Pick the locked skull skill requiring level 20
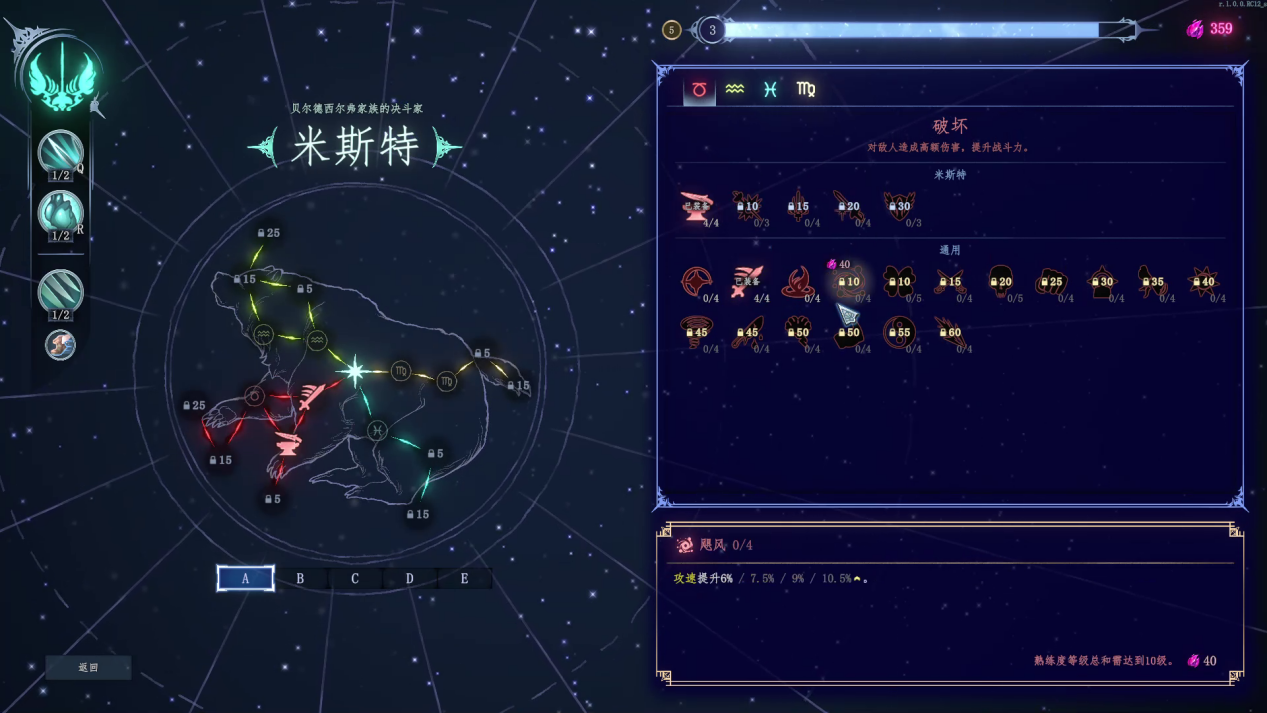Image resolution: width=1267 pixels, height=713 pixels. tap(1000, 282)
